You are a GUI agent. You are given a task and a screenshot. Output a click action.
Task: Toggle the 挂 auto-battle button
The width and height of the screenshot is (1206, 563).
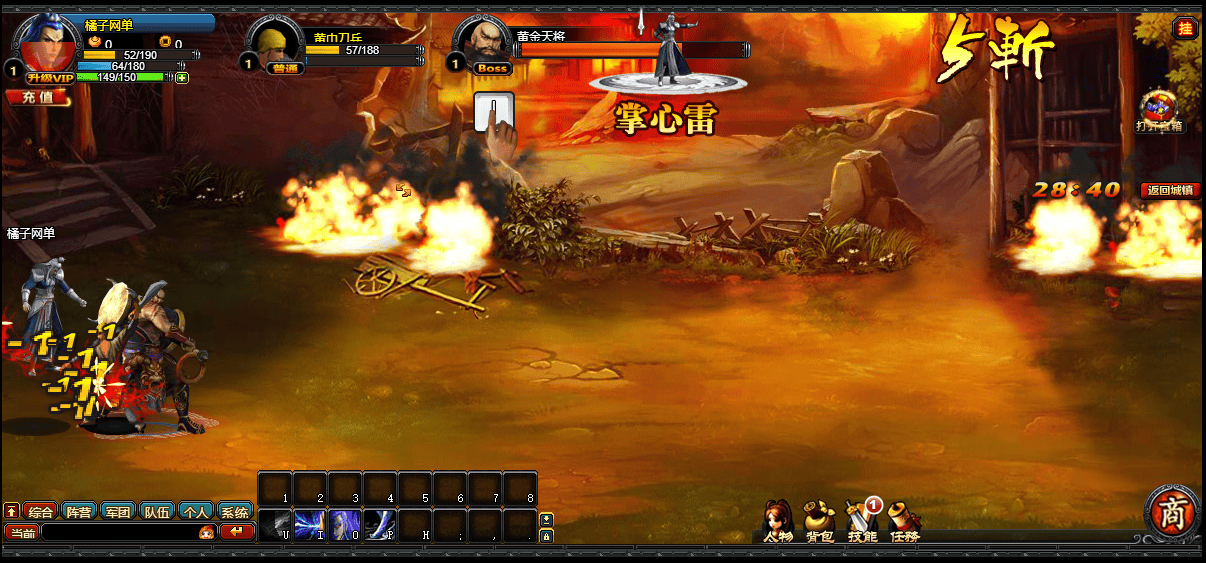[1185, 28]
